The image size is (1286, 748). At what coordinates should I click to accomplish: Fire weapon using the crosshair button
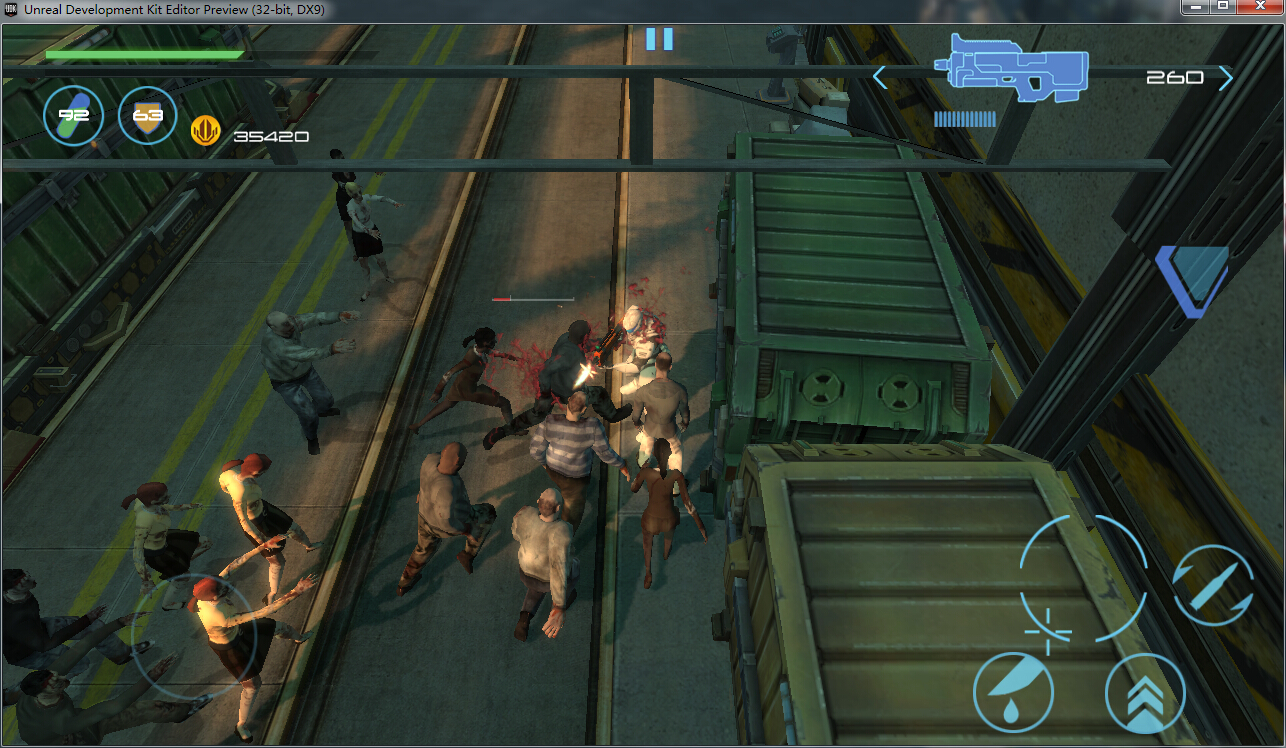tap(1083, 579)
